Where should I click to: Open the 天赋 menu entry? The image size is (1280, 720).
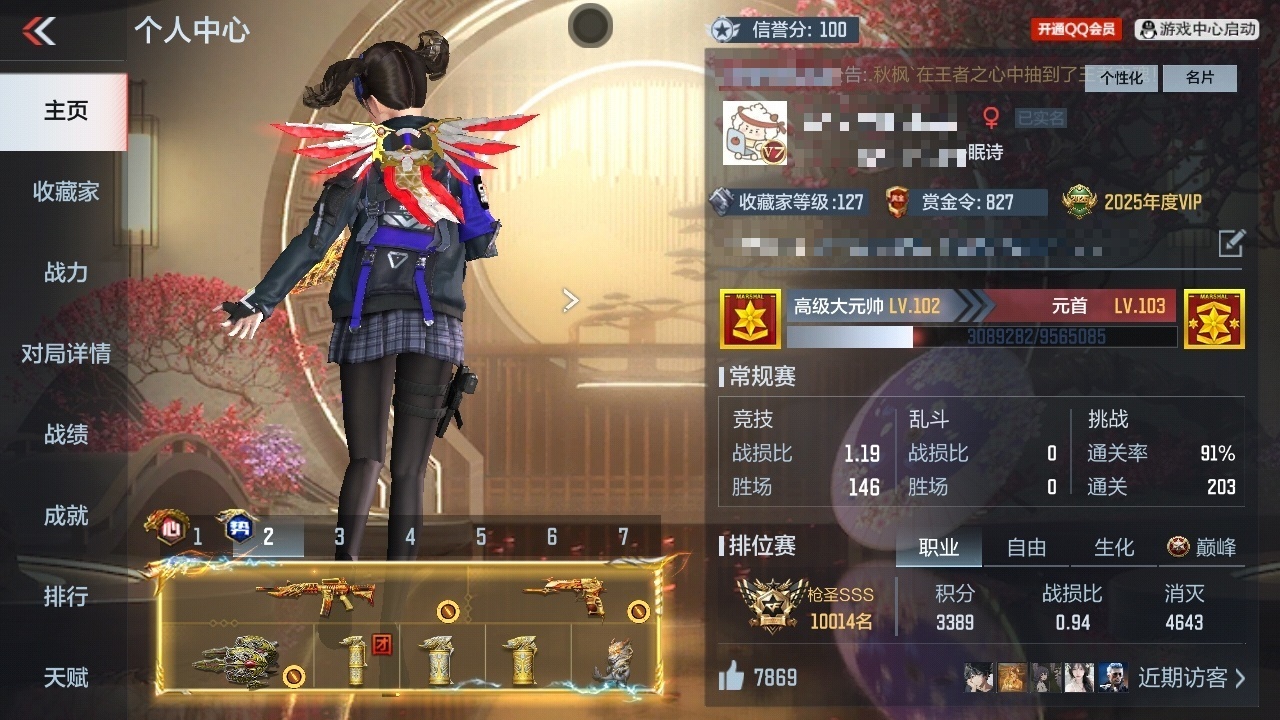point(65,677)
